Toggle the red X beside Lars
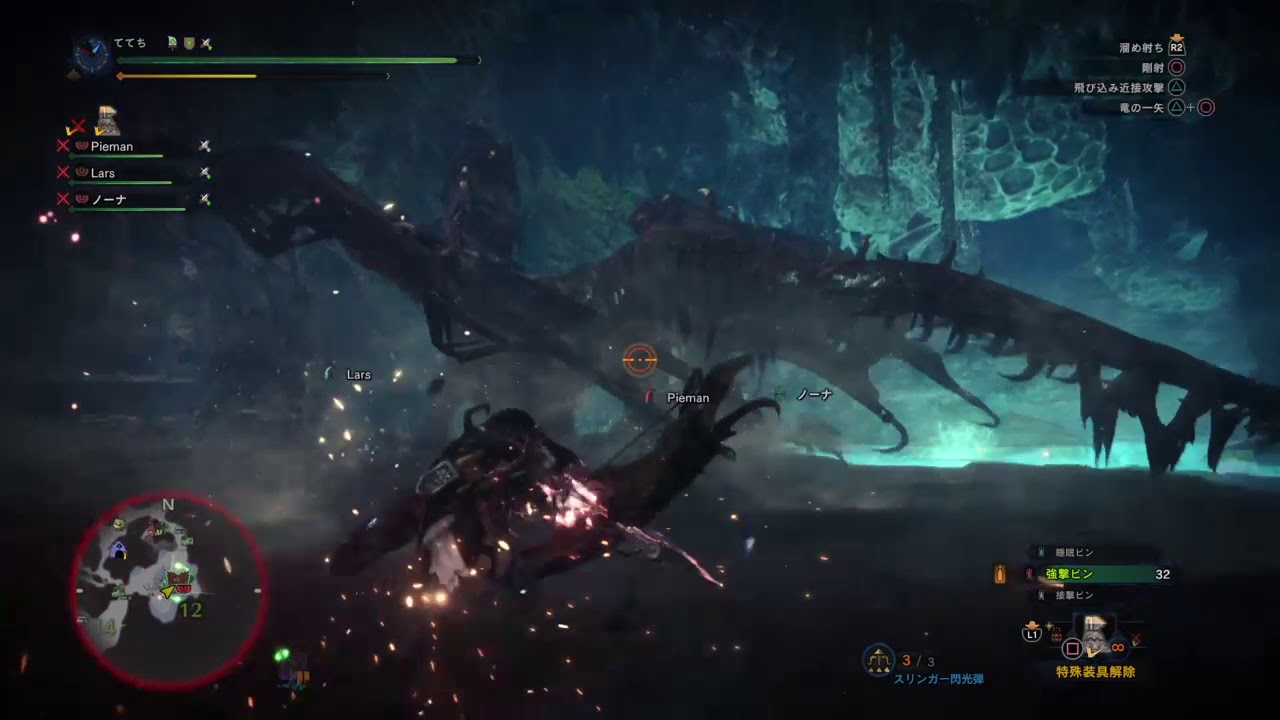The height and width of the screenshot is (720, 1280). (x=61, y=172)
